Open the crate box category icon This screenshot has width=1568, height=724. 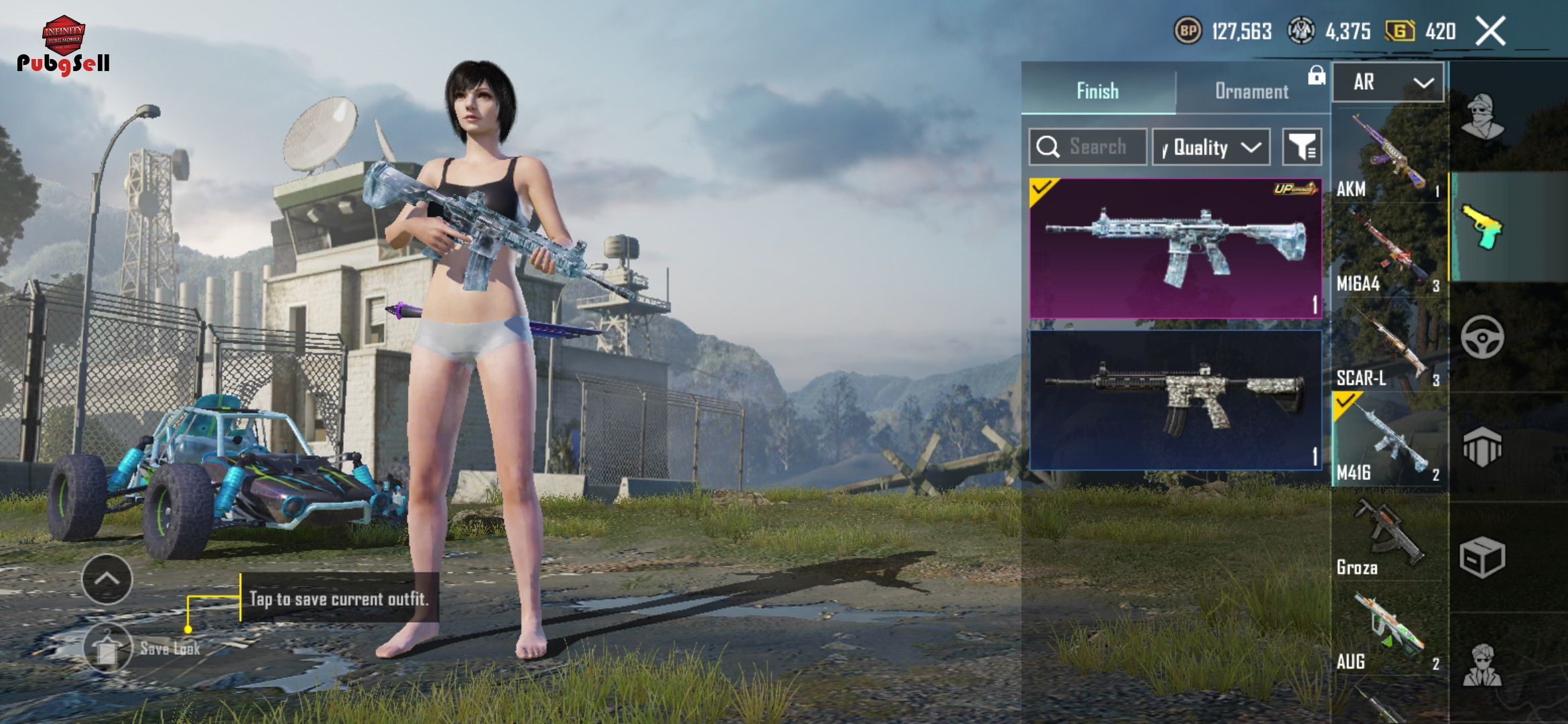pos(1482,558)
